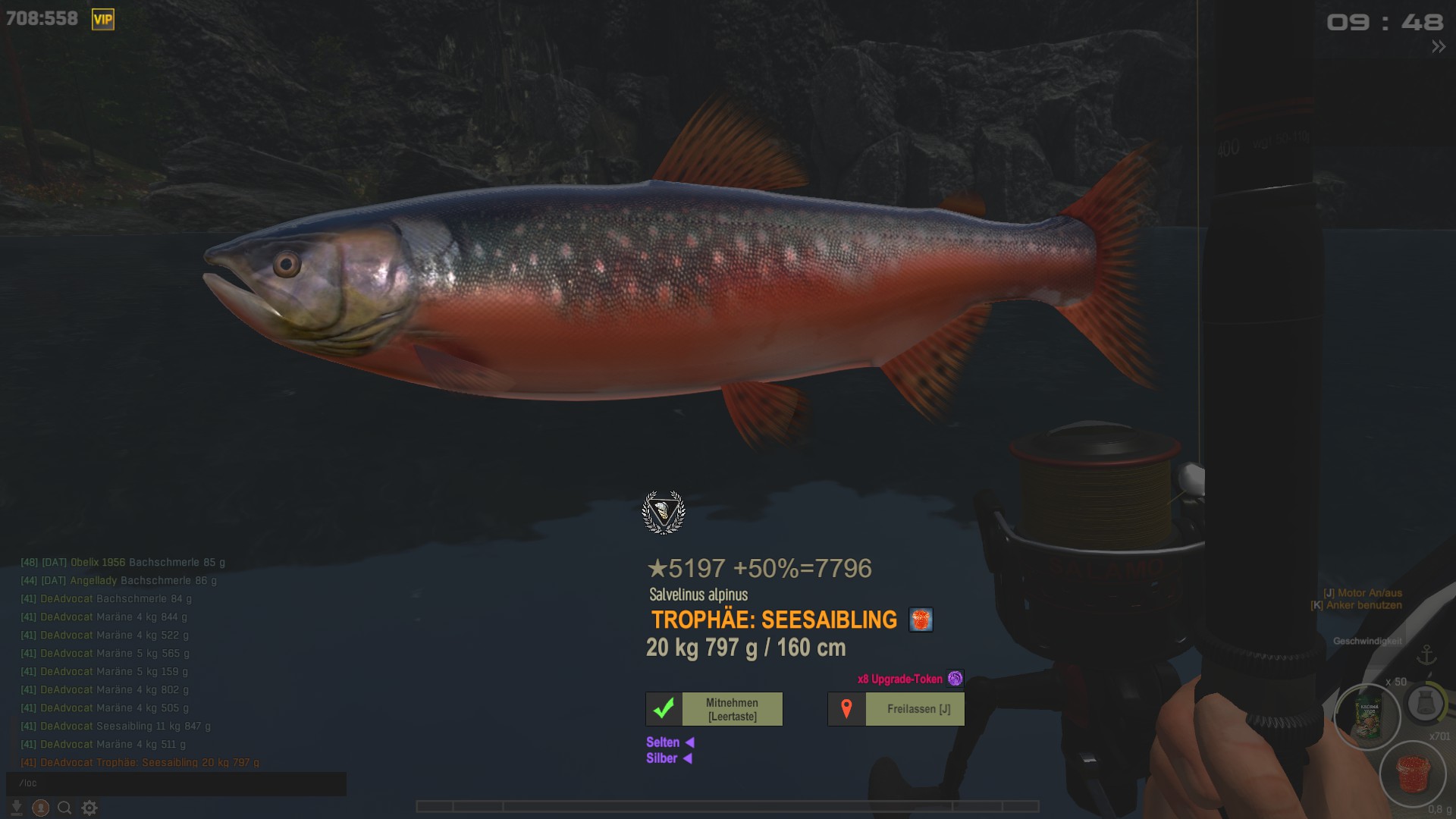Image resolution: width=1456 pixels, height=819 pixels.
Task: Click the download arrow chat icon
Action: (16, 808)
